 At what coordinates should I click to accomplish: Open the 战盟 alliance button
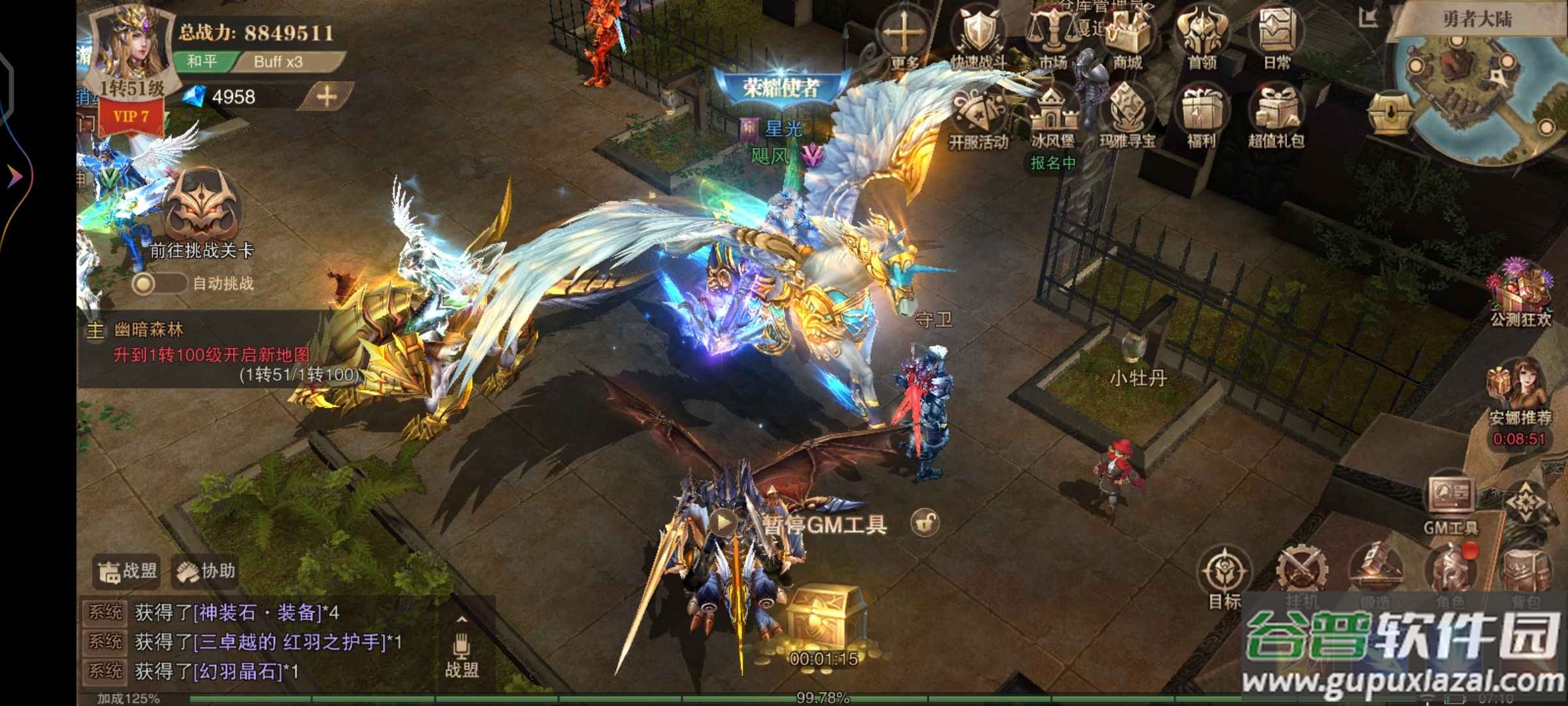[128, 571]
